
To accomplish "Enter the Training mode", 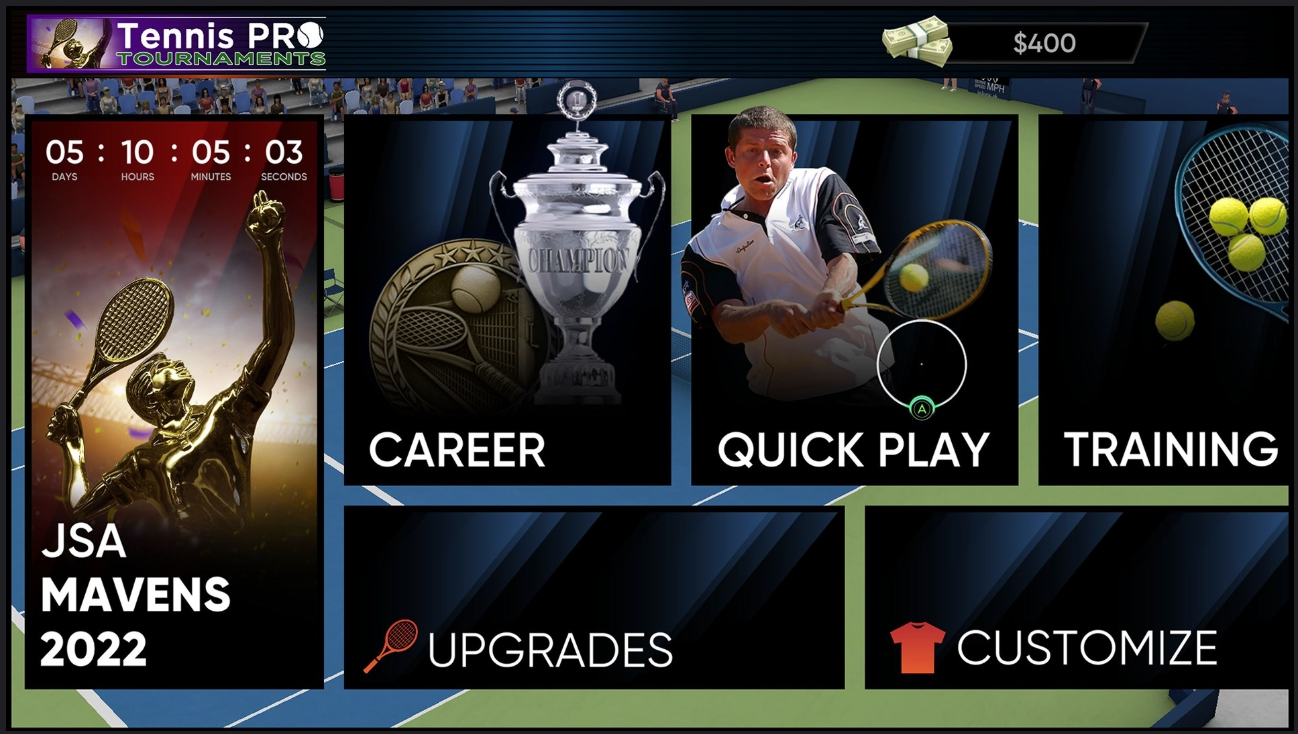I will 1165,300.
